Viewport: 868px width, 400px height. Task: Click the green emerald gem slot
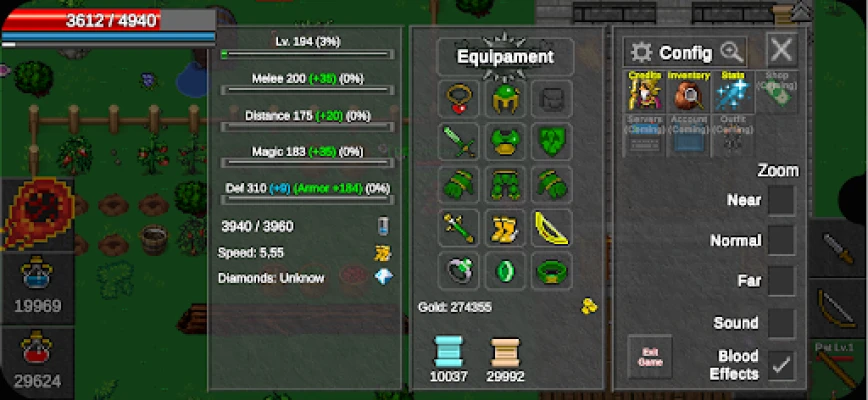click(505, 271)
